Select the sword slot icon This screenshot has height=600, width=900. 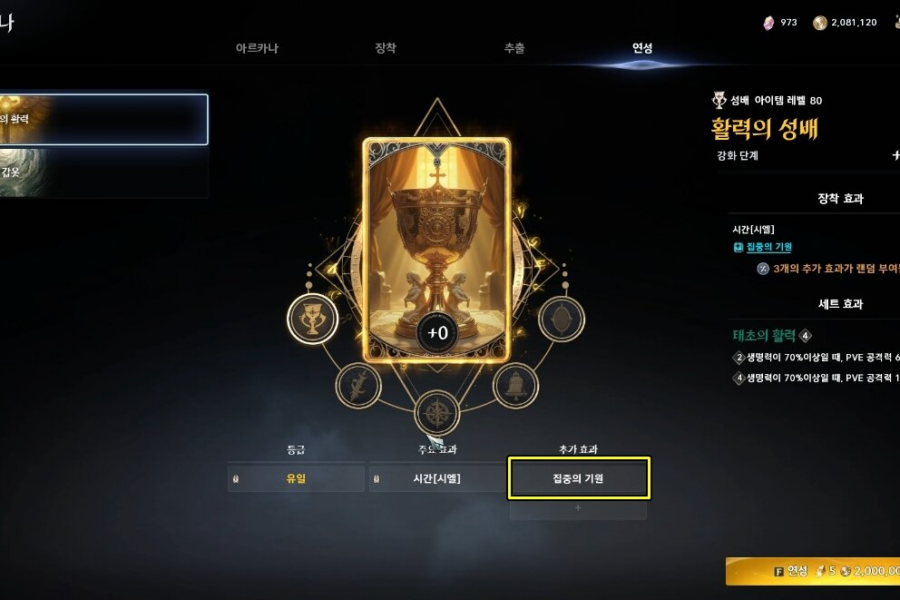358,384
